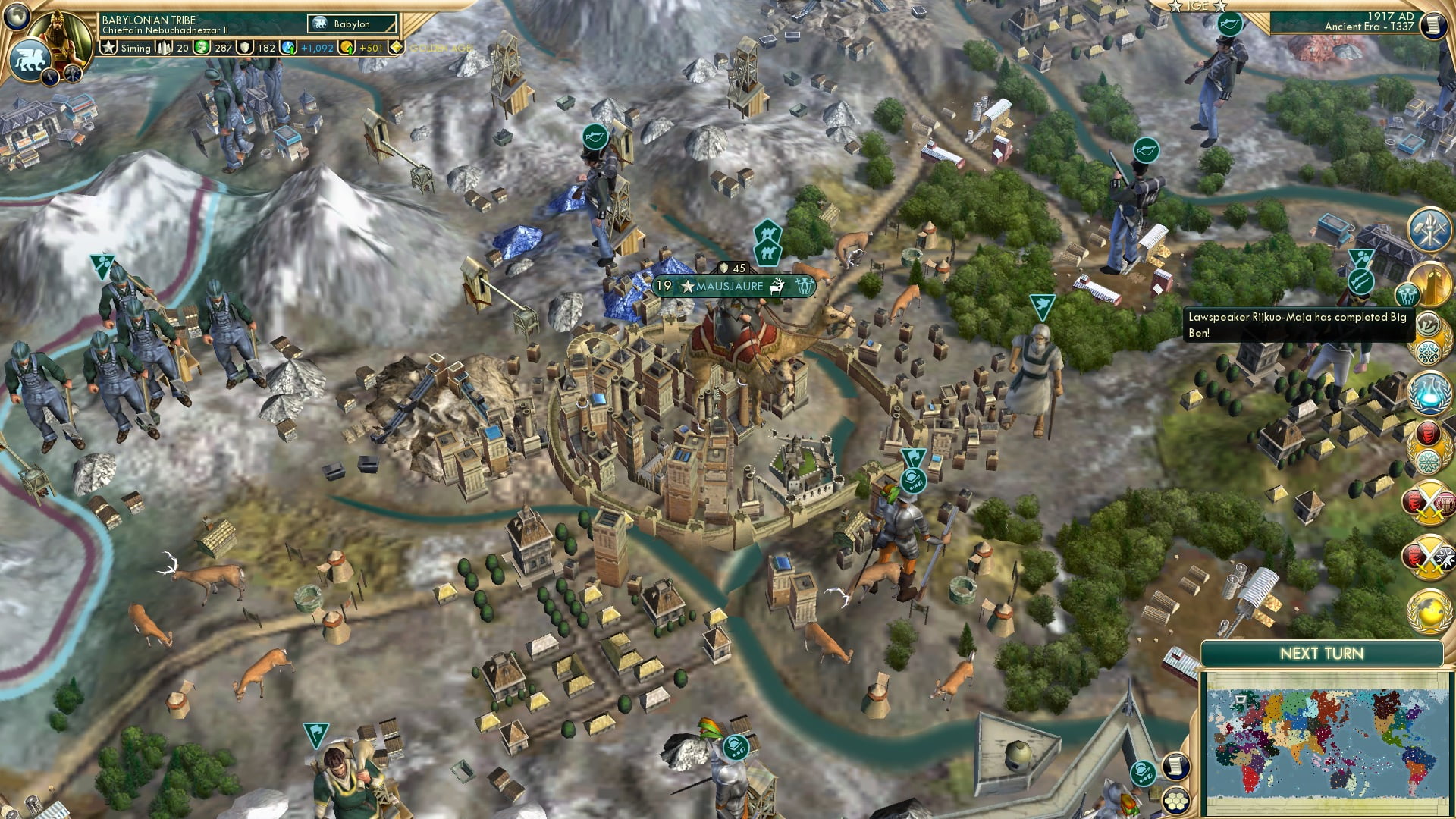
Task: Expand the MAUSJAURE city banner
Action: click(x=728, y=287)
